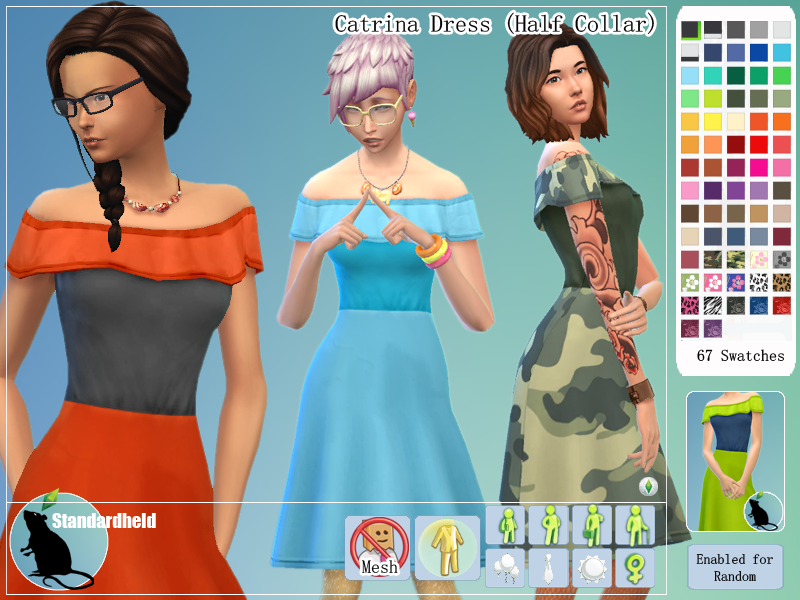
Task: Click the crossed-out Mesh icon
Action: 379,548
